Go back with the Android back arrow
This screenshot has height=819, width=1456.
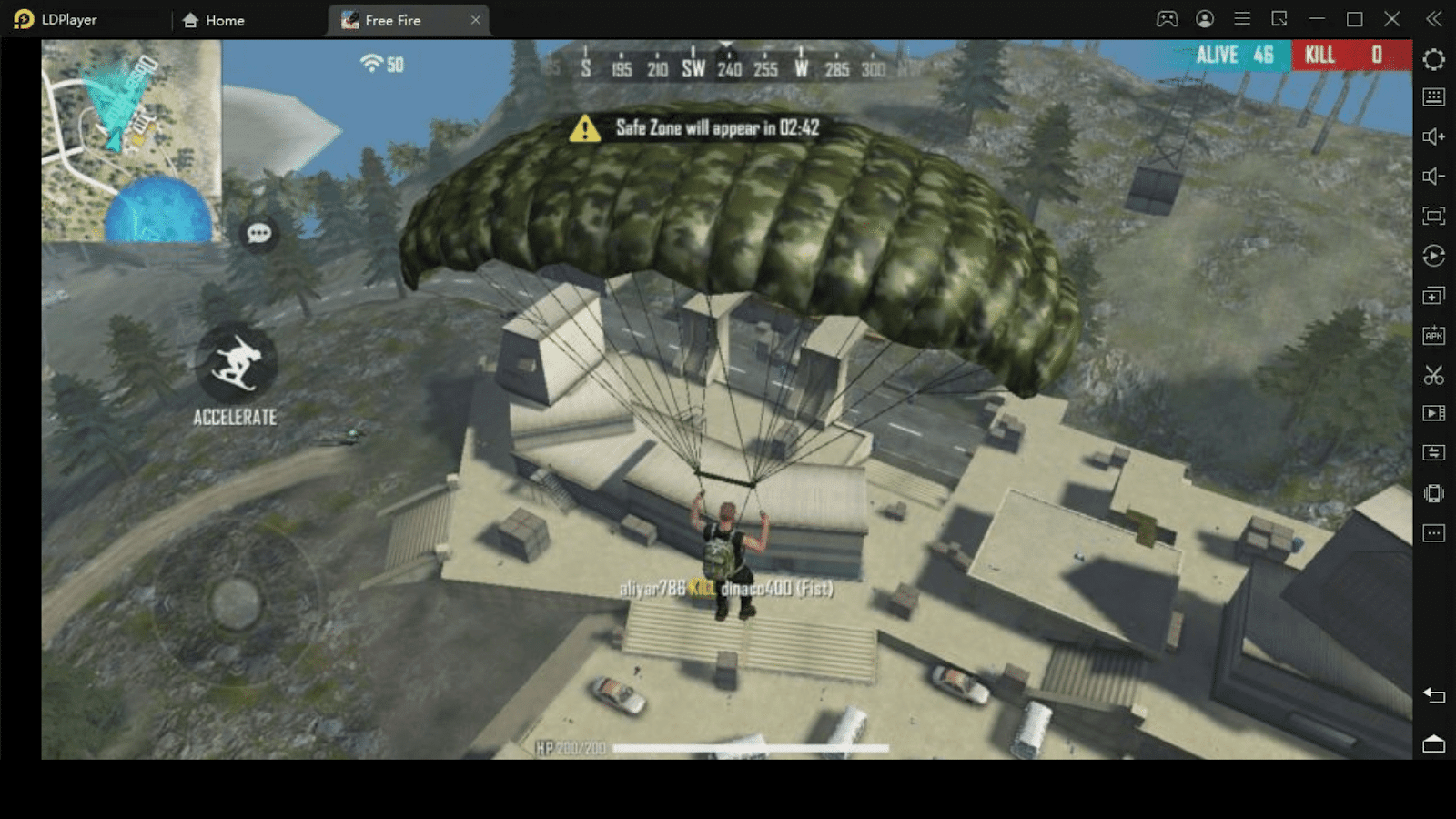coord(1433,696)
